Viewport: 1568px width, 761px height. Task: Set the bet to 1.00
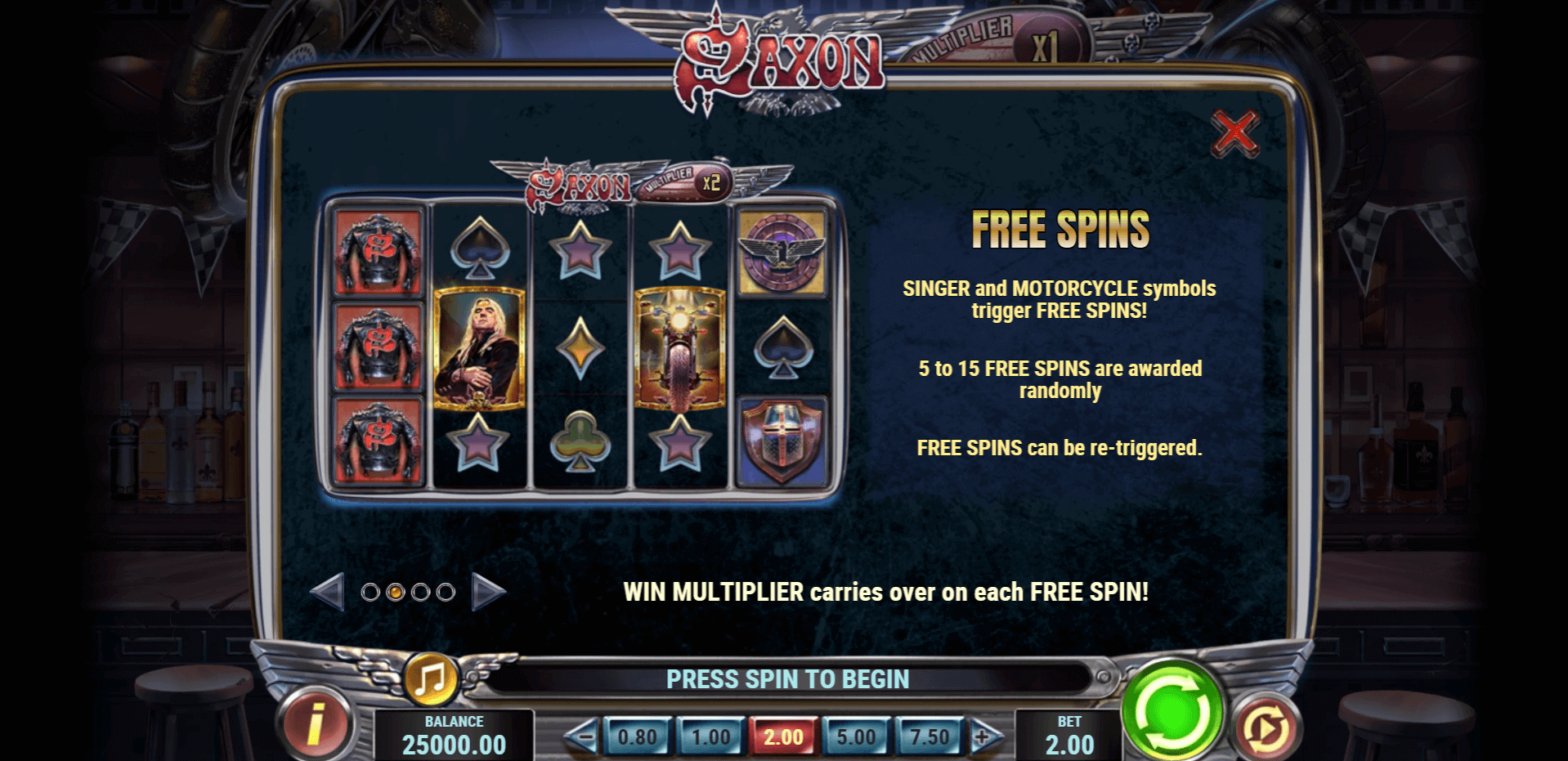click(710, 737)
